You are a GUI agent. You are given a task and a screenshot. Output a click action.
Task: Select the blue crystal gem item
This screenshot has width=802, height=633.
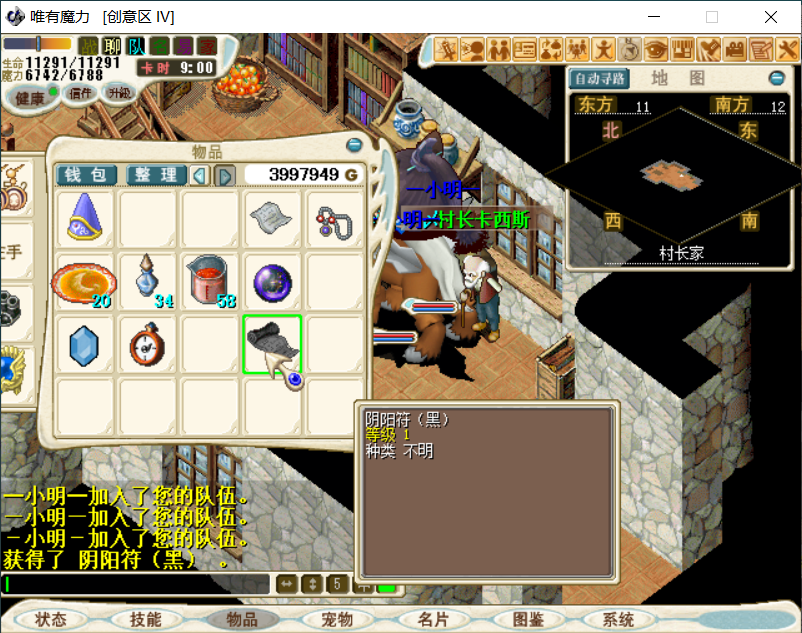85,344
